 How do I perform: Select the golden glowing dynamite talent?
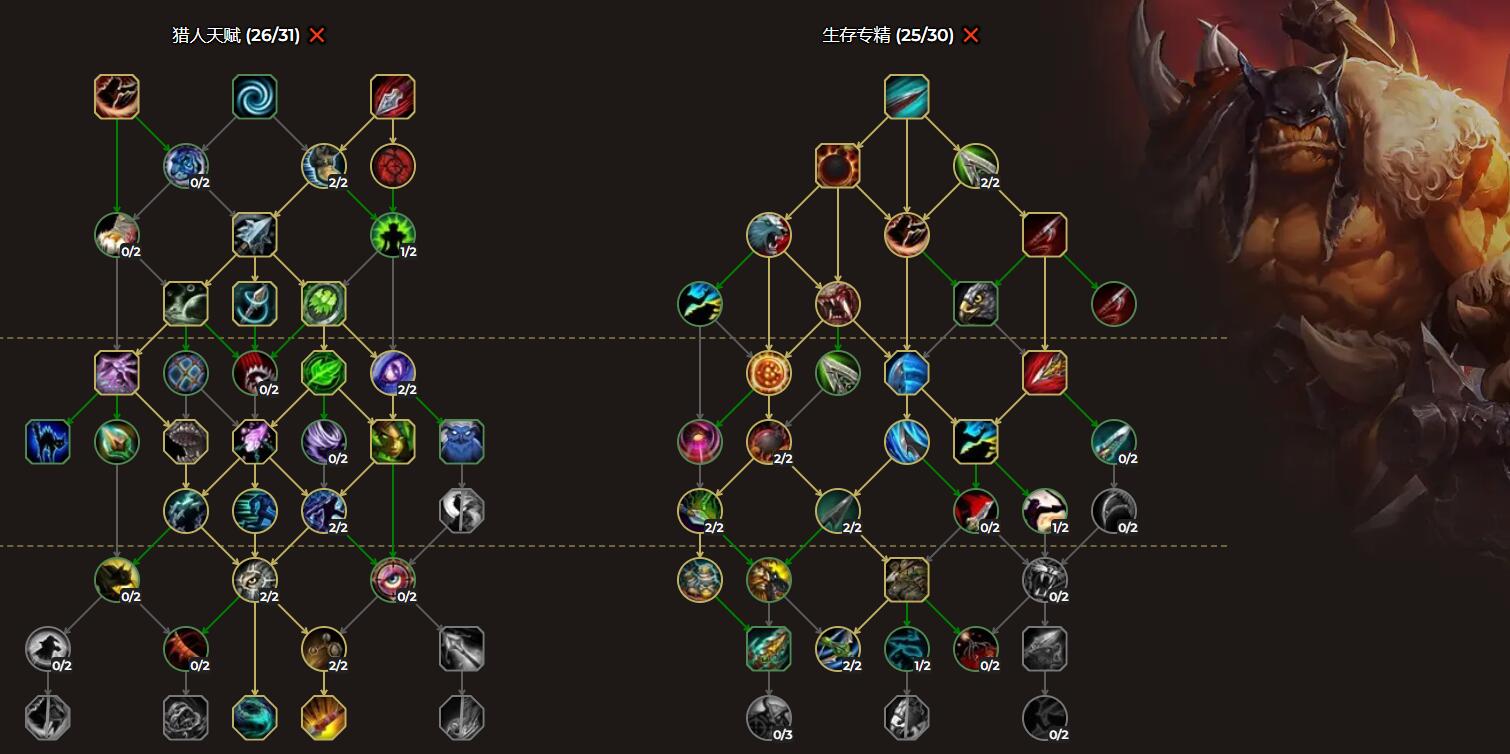[324, 718]
